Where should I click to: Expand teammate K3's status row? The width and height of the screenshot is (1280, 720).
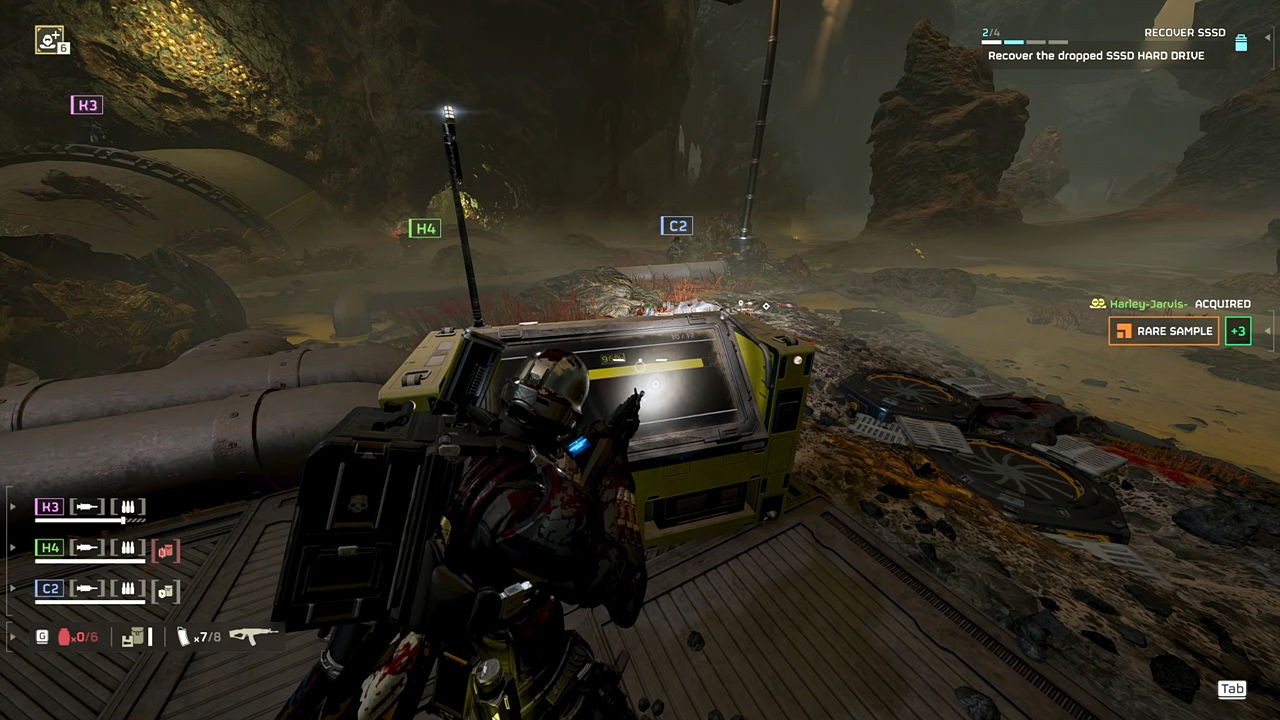click(x=12, y=505)
